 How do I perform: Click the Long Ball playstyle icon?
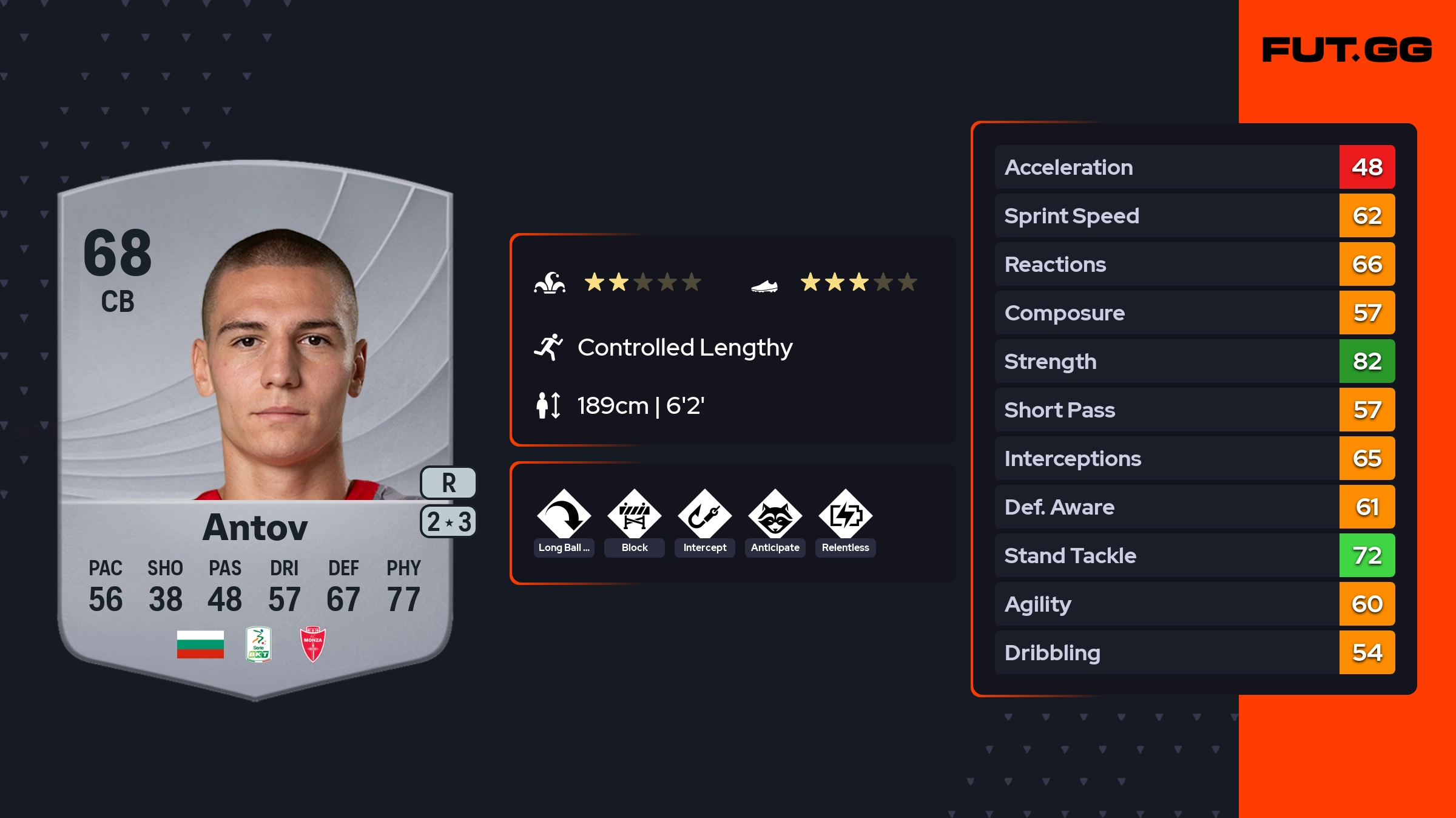(564, 516)
